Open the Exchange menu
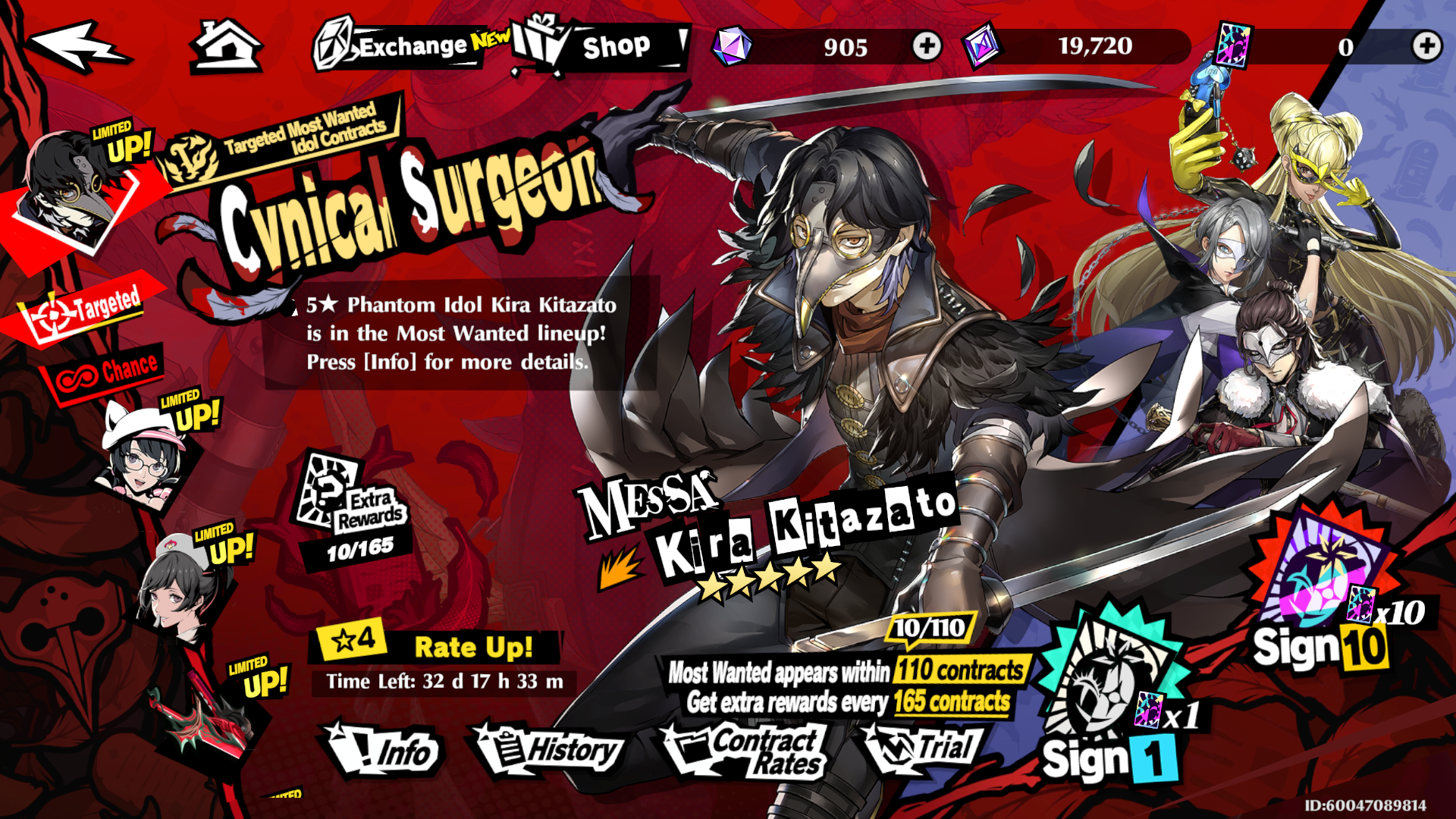This screenshot has height=819, width=1456. click(x=402, y=45)
